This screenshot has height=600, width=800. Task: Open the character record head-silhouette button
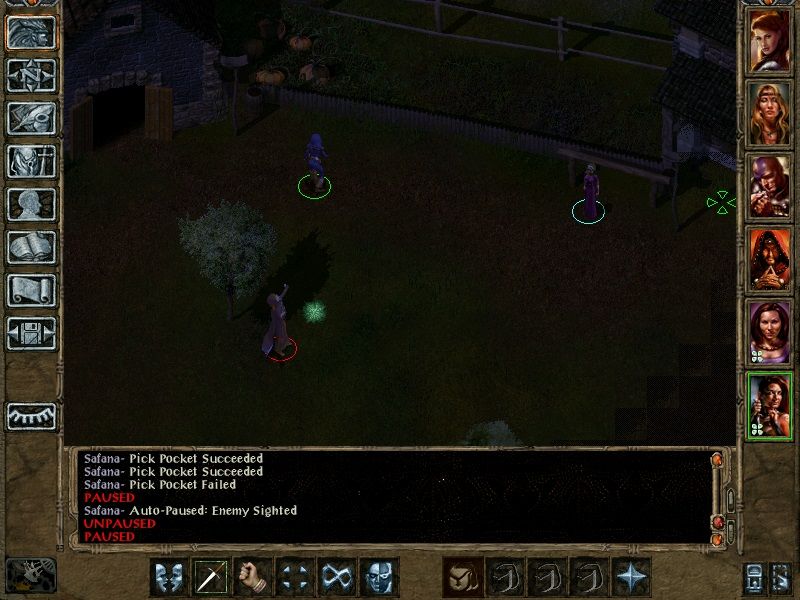[x=32, y=204]
